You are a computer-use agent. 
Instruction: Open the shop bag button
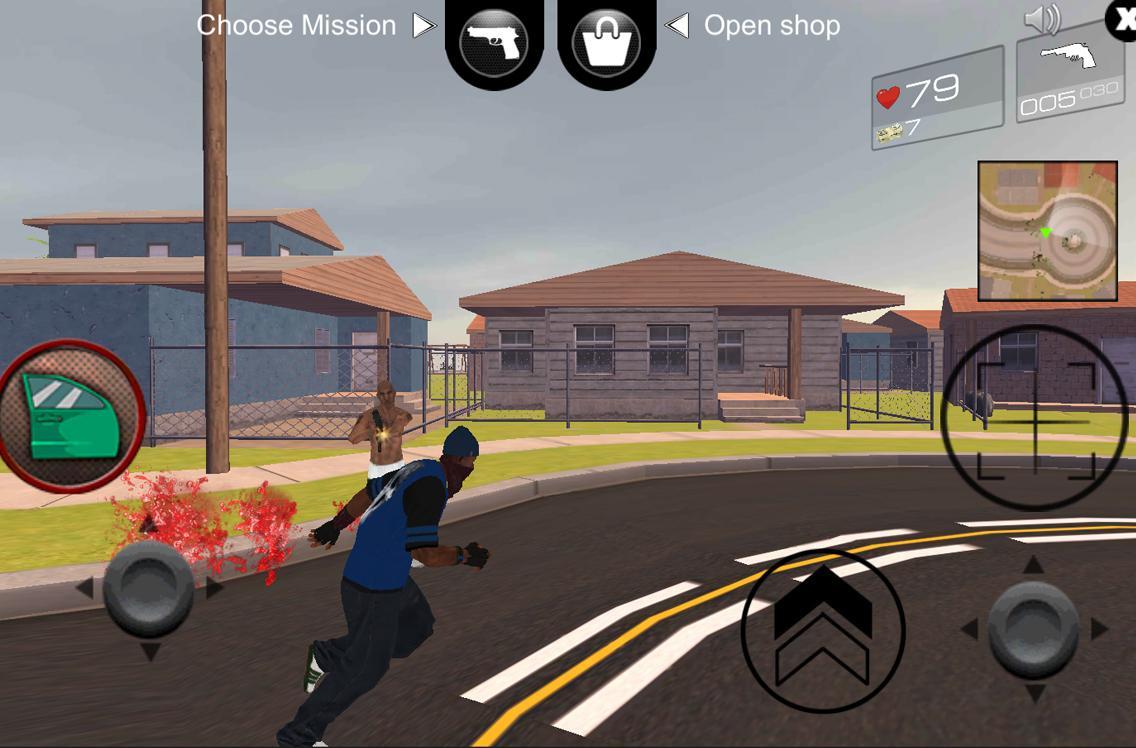[x=606, y=43]
